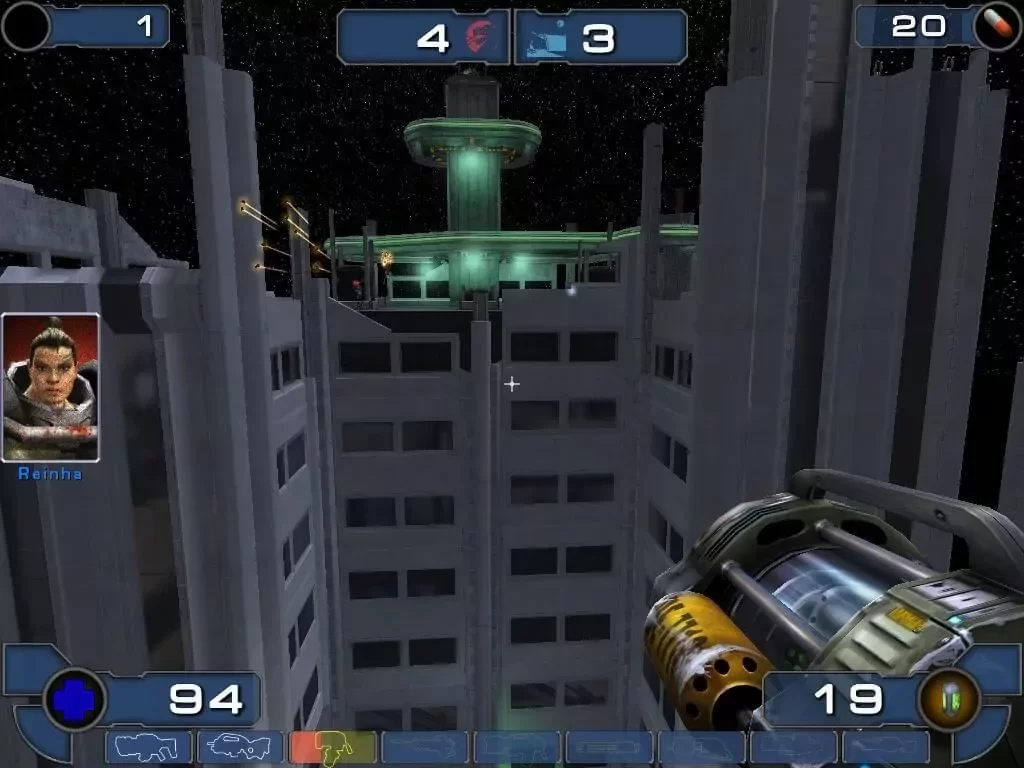Choose the assault rifle slot in the weapon bar
Viewport: 1024px width, 768px height.
pos(240,747)
